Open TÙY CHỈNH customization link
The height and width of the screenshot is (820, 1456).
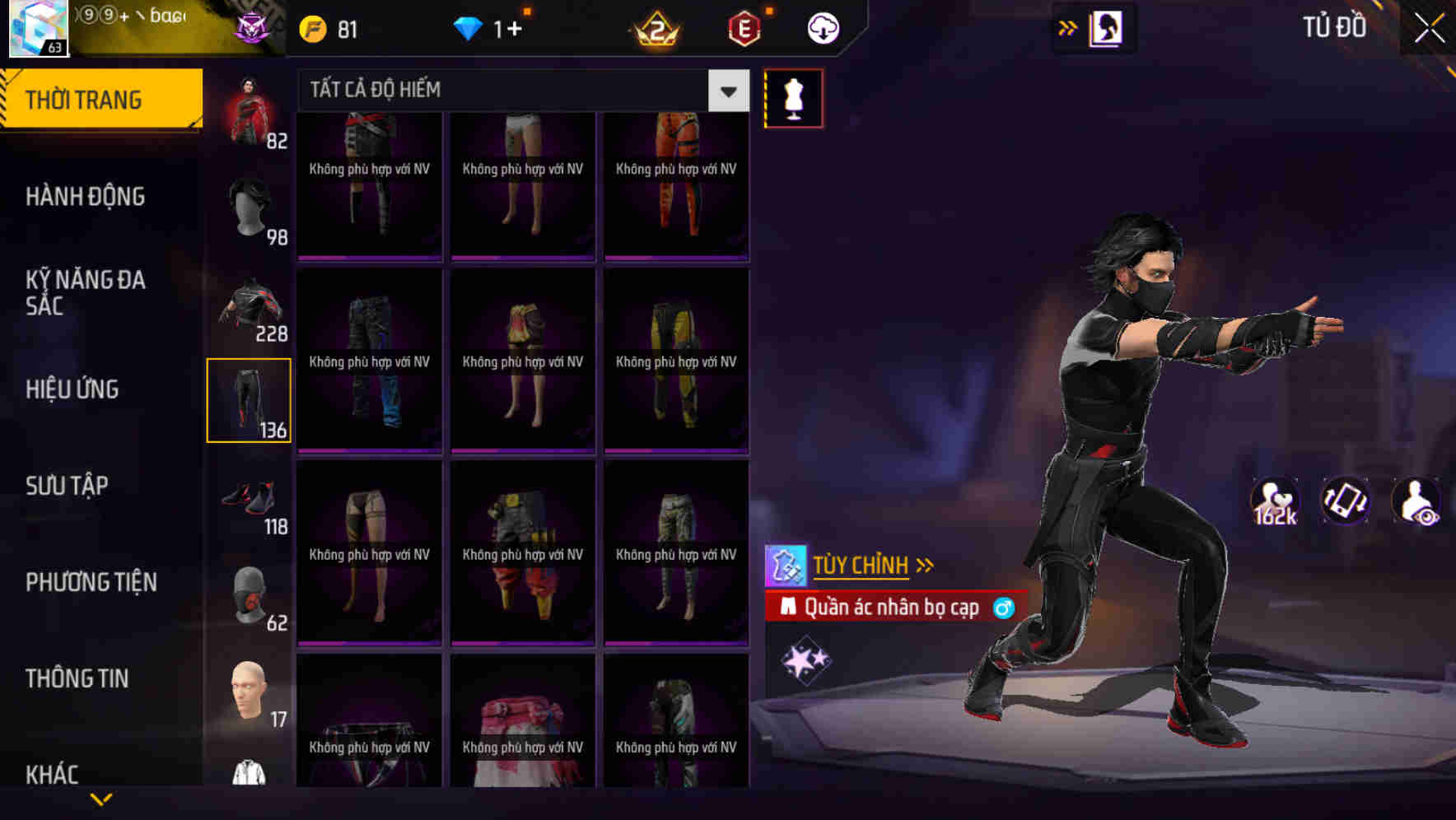864,565
